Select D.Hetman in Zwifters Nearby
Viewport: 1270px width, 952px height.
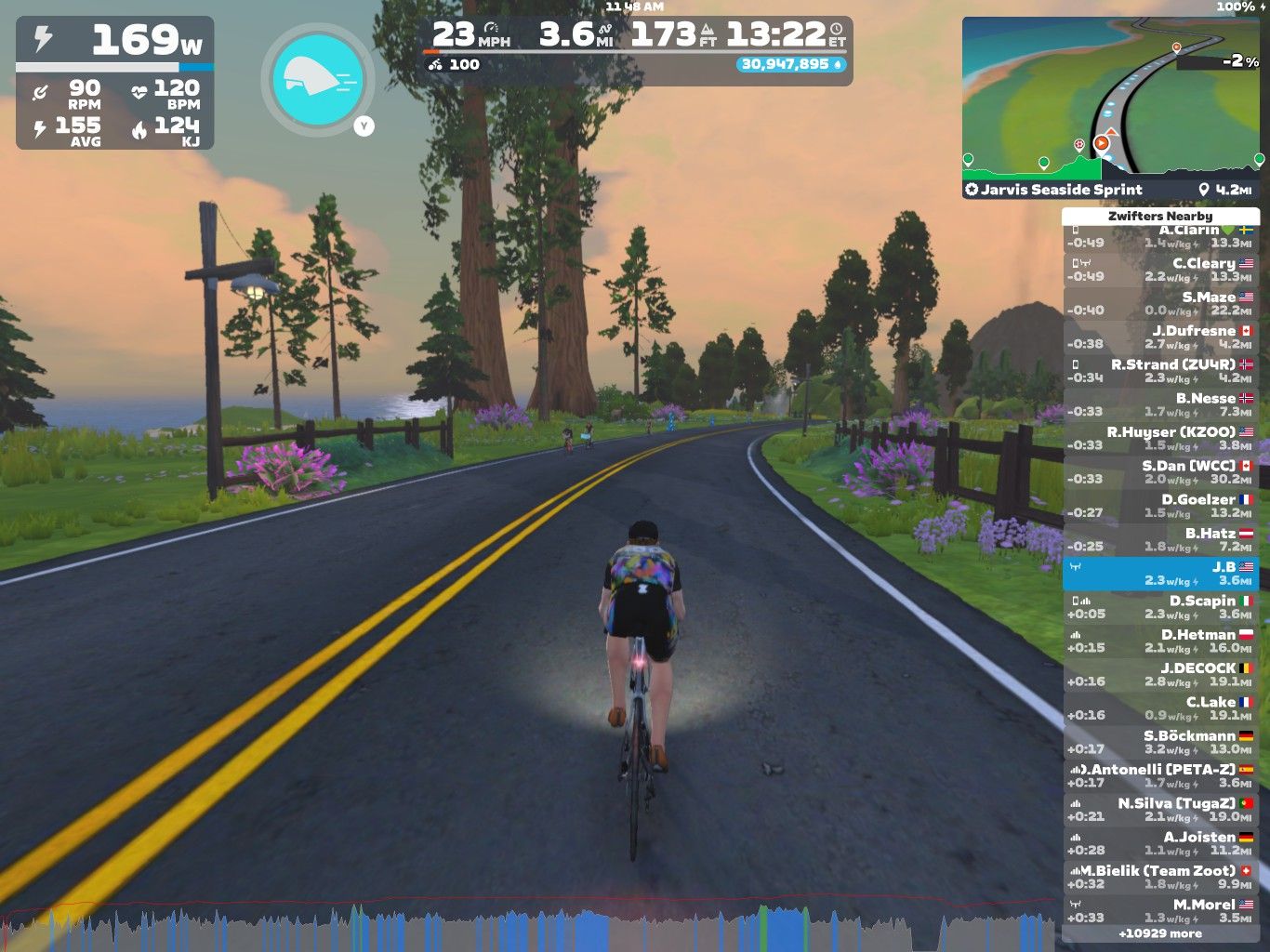[1160, 641]
